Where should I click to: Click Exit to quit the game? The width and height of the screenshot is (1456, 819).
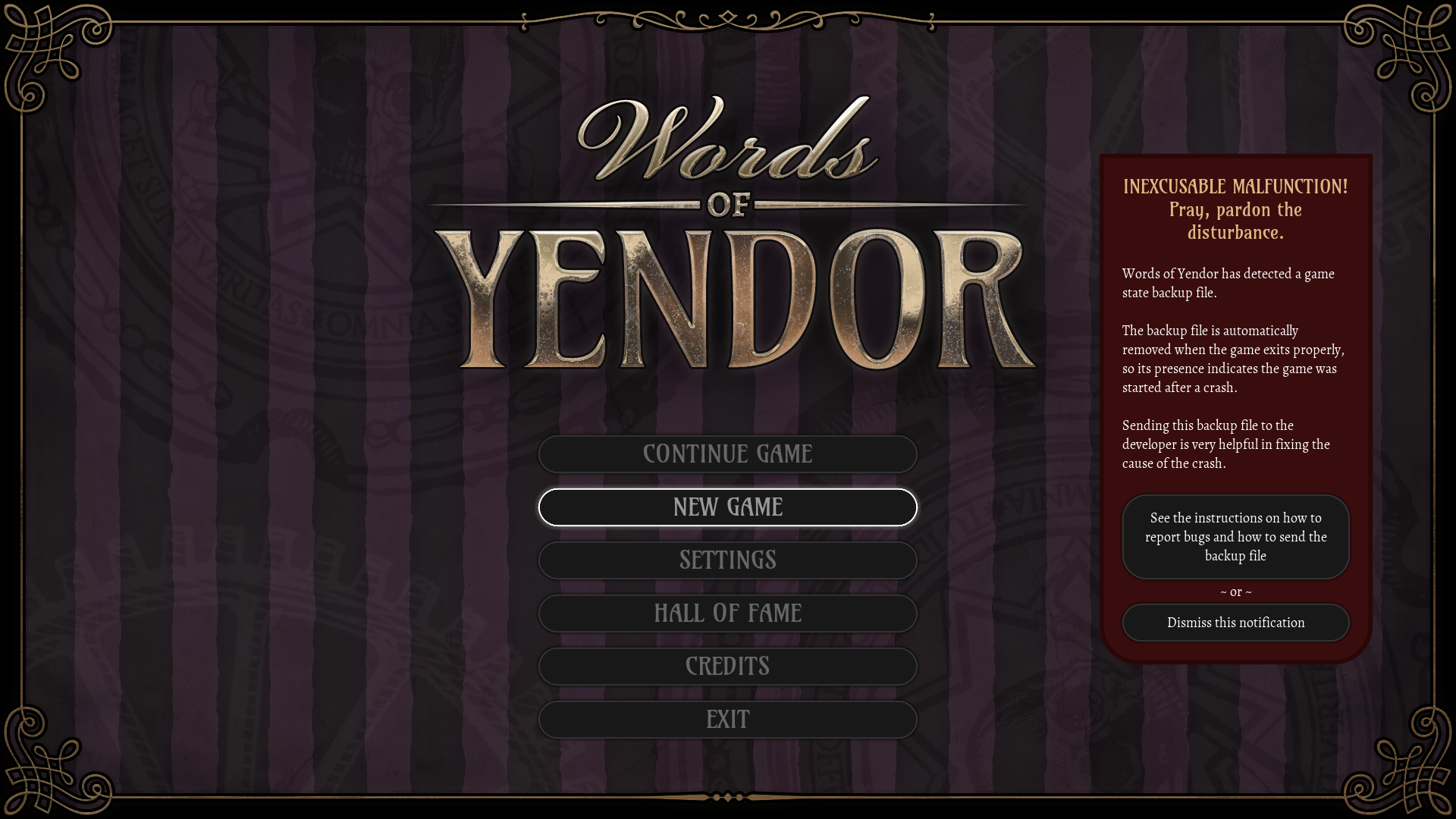tap(727, 719)
